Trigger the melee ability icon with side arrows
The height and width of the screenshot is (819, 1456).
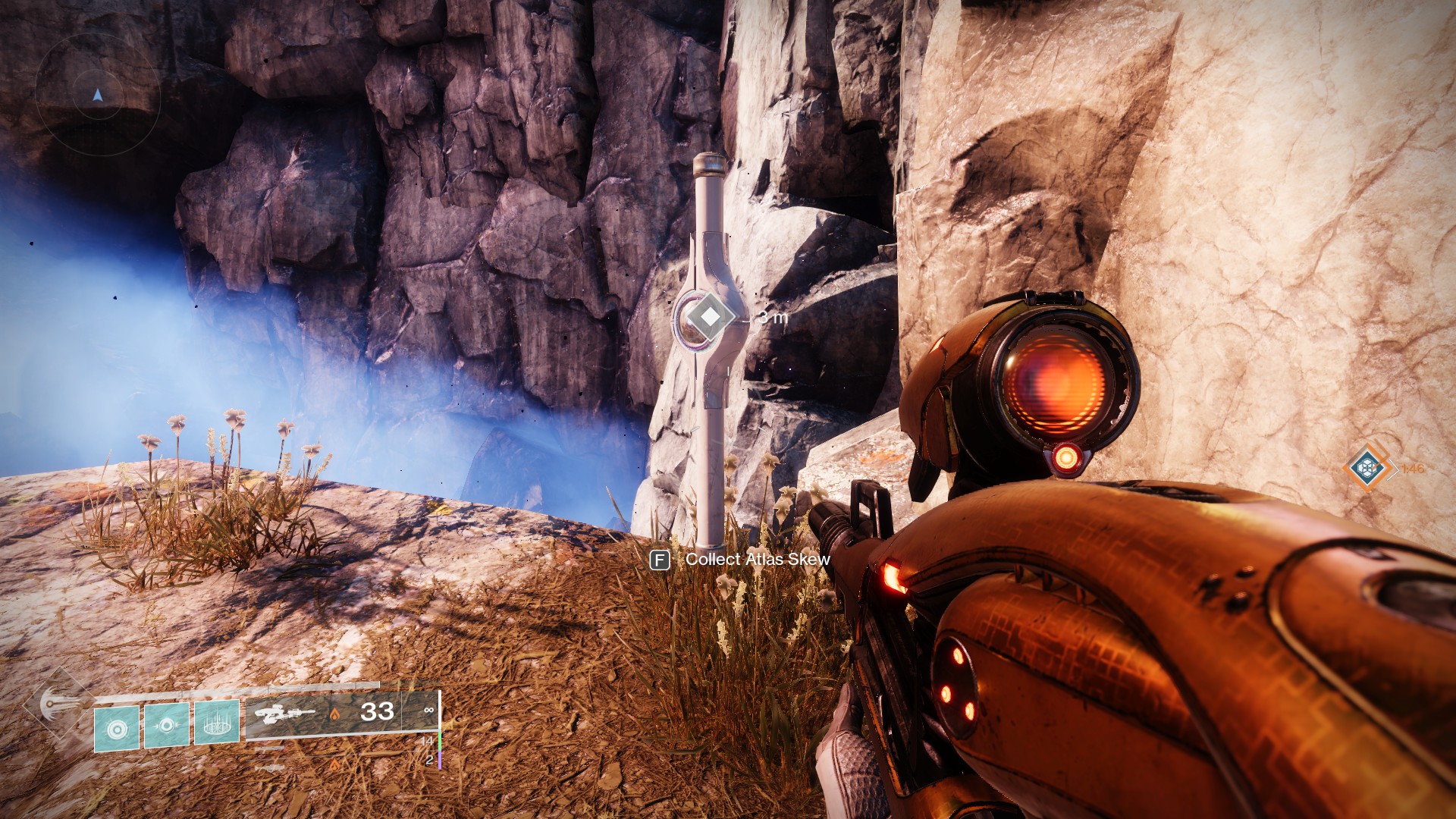167,726
